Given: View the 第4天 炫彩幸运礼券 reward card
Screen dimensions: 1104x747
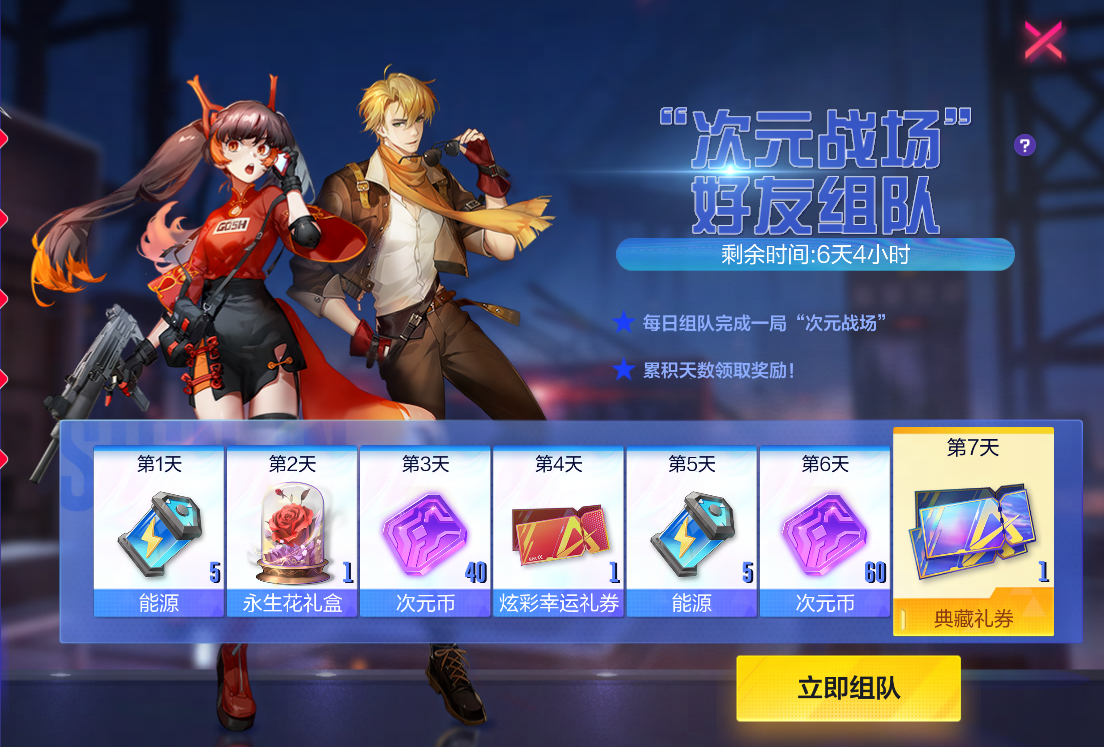Looking at the screenshot, I should coord(558,532).
